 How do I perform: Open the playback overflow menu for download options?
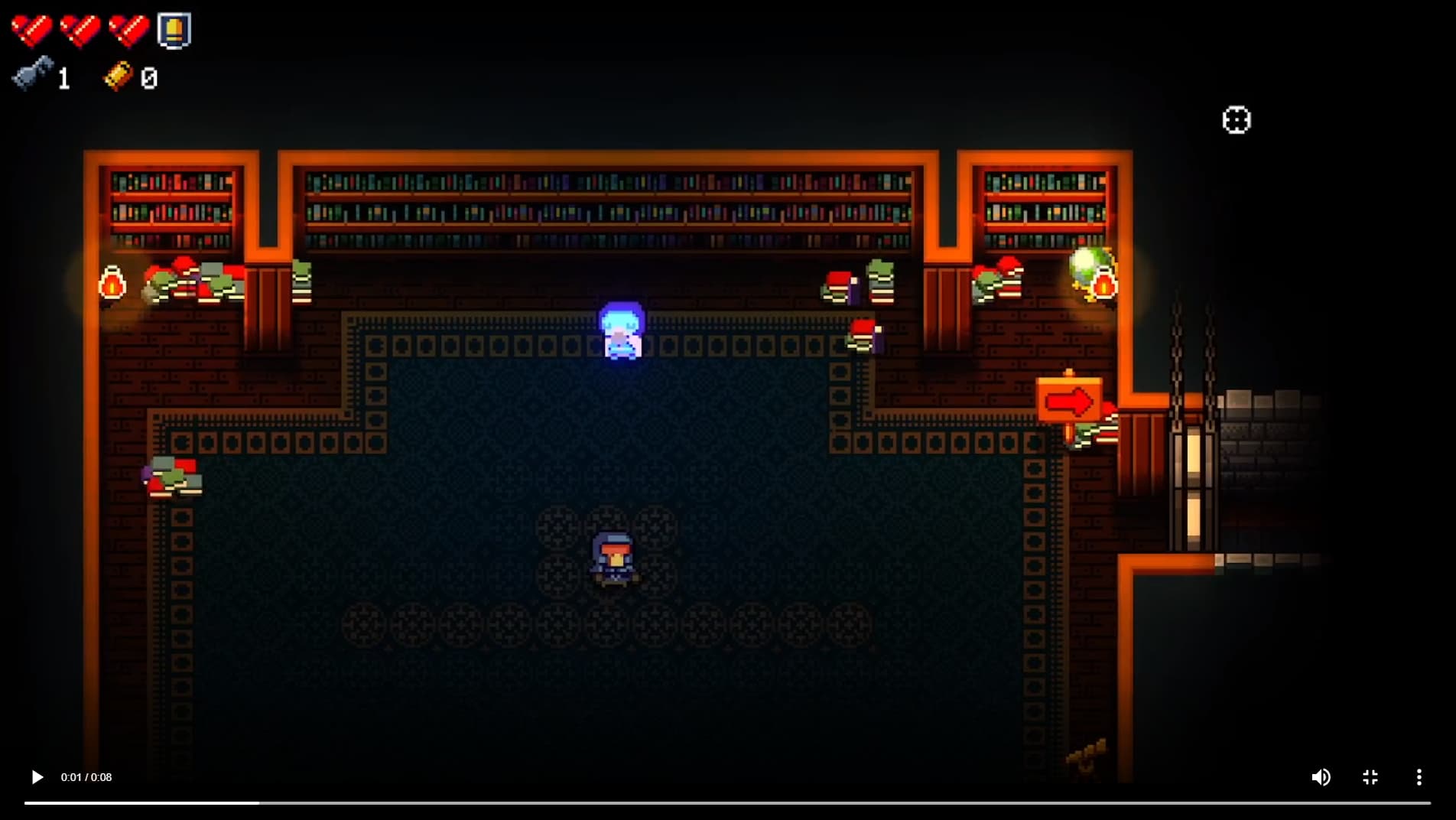pos(1419,777)
